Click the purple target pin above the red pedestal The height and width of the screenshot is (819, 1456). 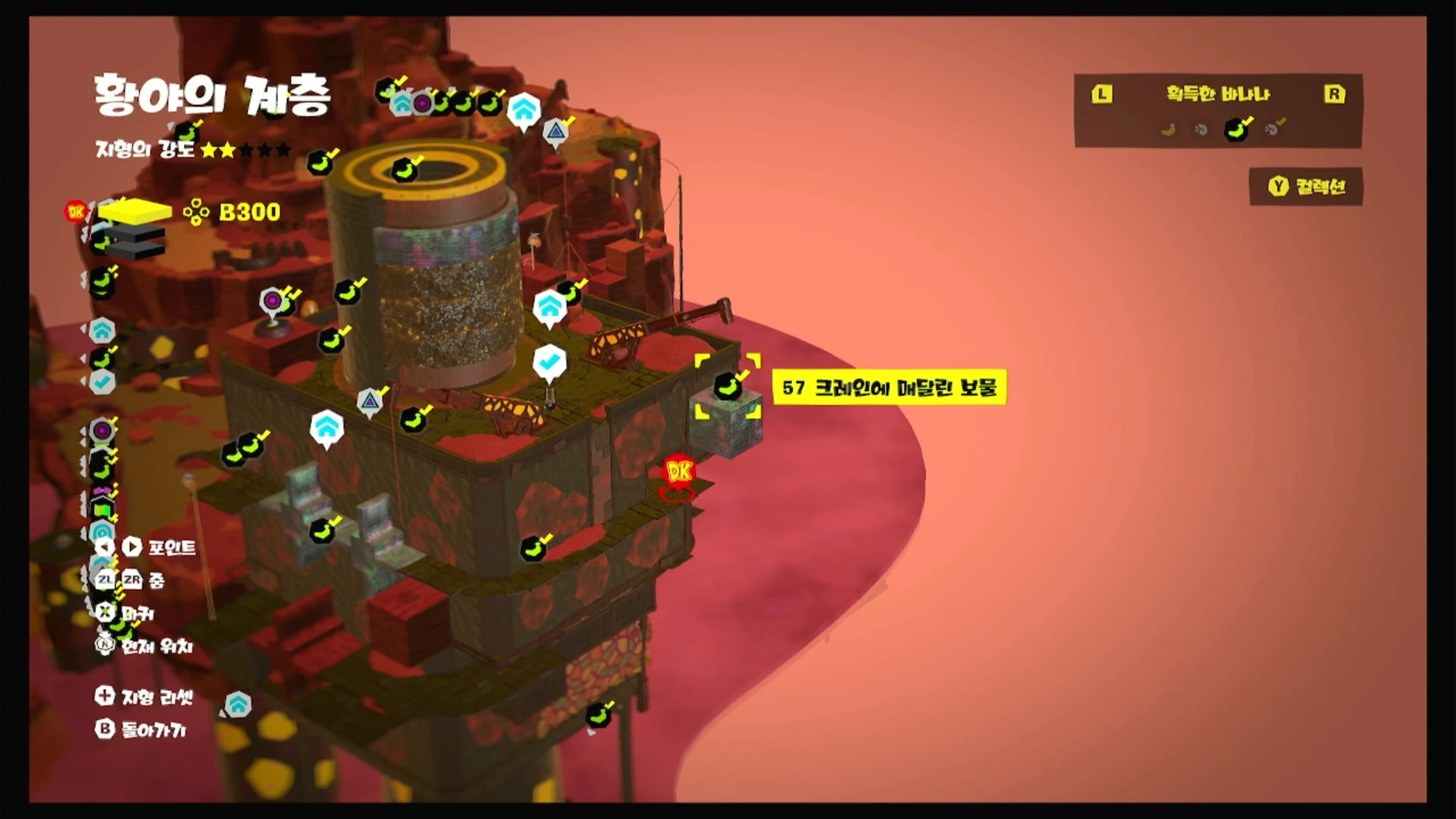272,300
